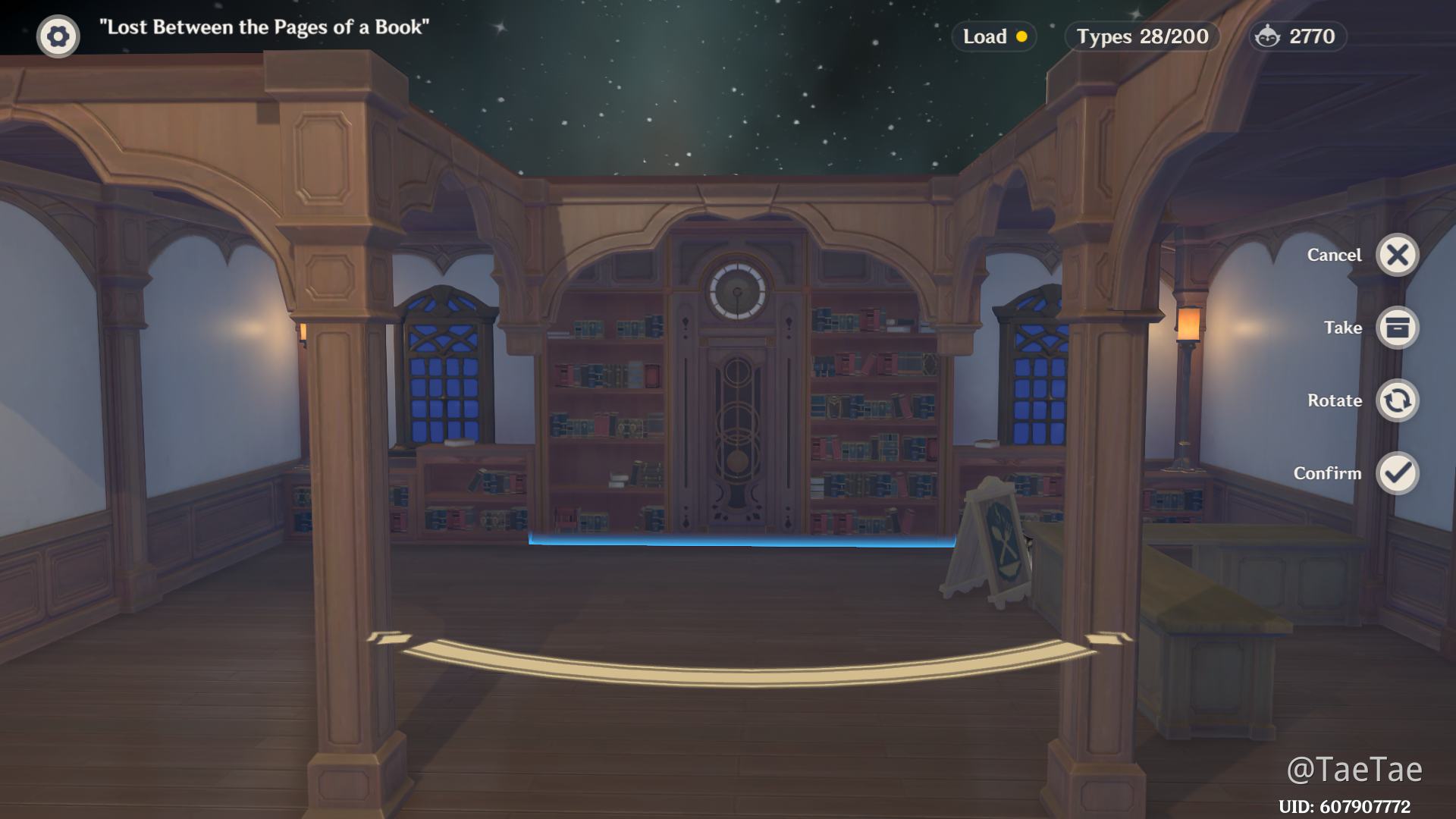
Task: Store the furnishing using the Take icon
Action: 1398,328
